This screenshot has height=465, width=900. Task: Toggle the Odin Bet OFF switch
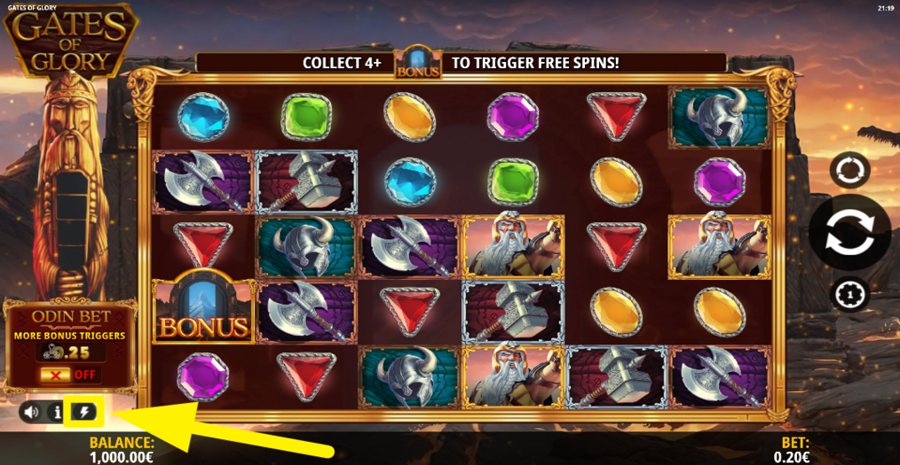coord(70,375)
